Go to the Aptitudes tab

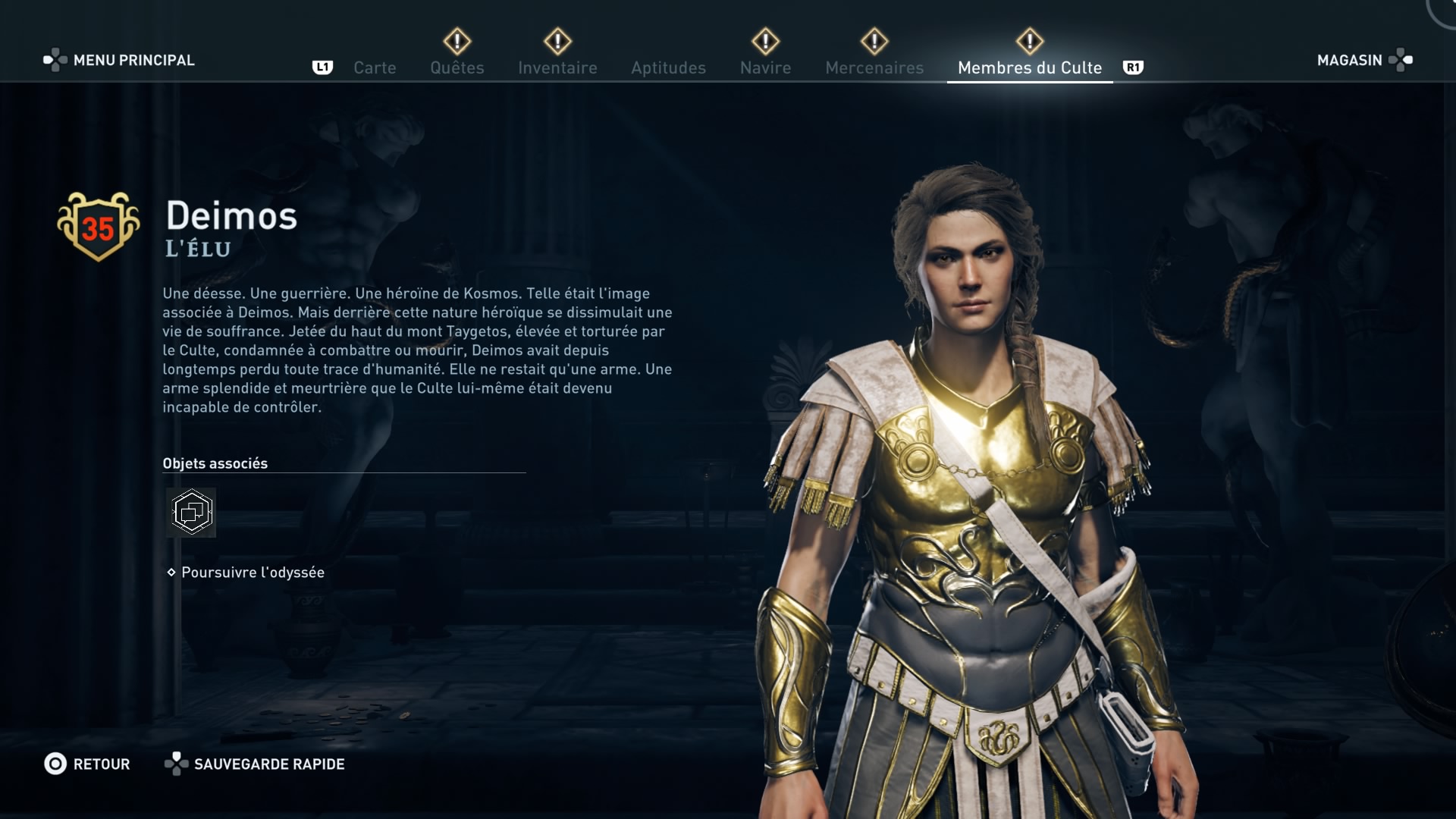[x=668, y=67]
